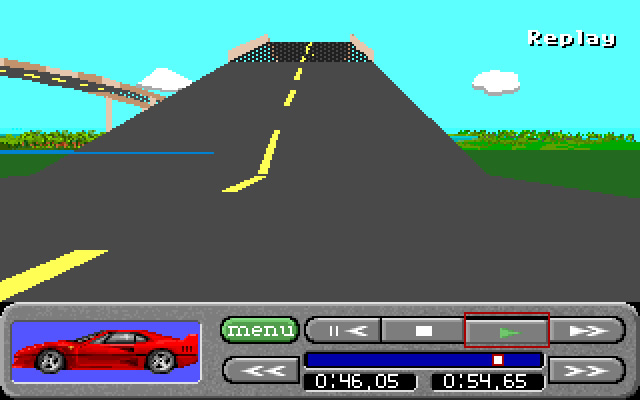Screen dimensions: 640x400
Task: Skip to the end of the replay
Action: coord(587,369)
